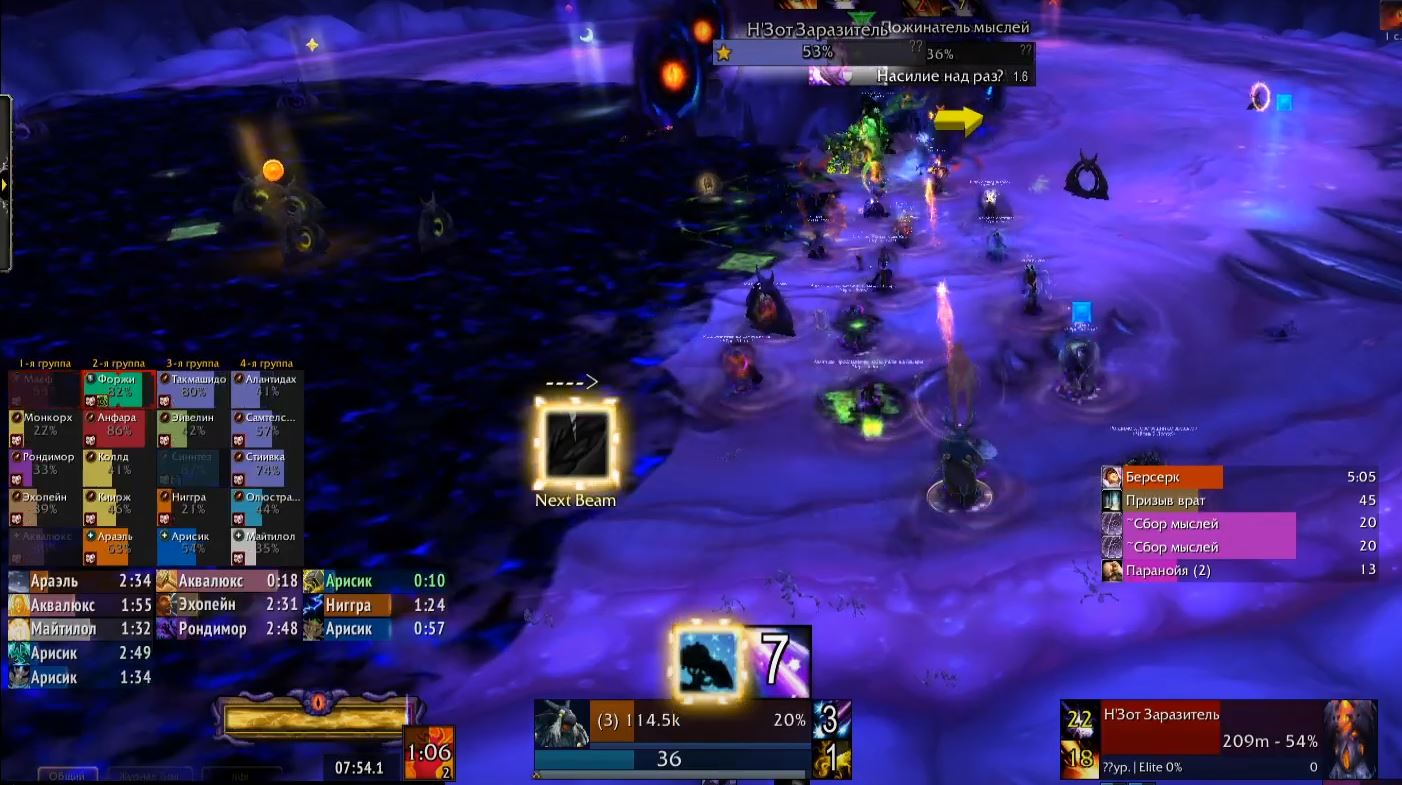Viewport: 1402px width, 785px height.
Task: Click the player unit frame portrait
Action: (x=561, y=723)
